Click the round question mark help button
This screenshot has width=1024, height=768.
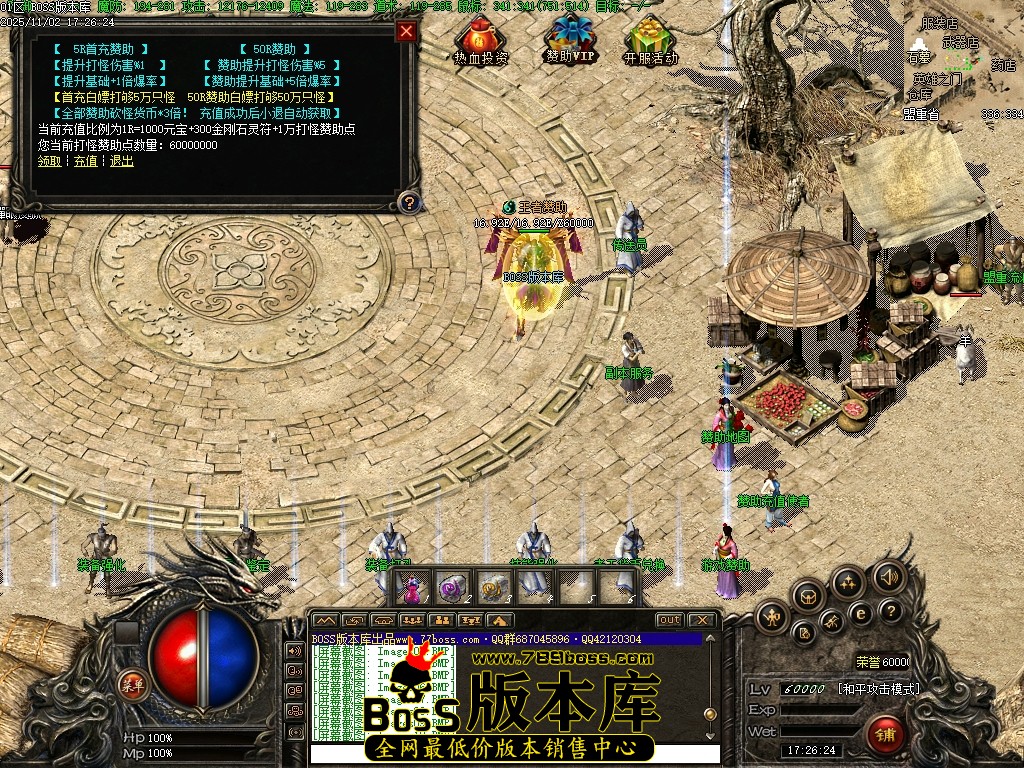tap(890, 611)
